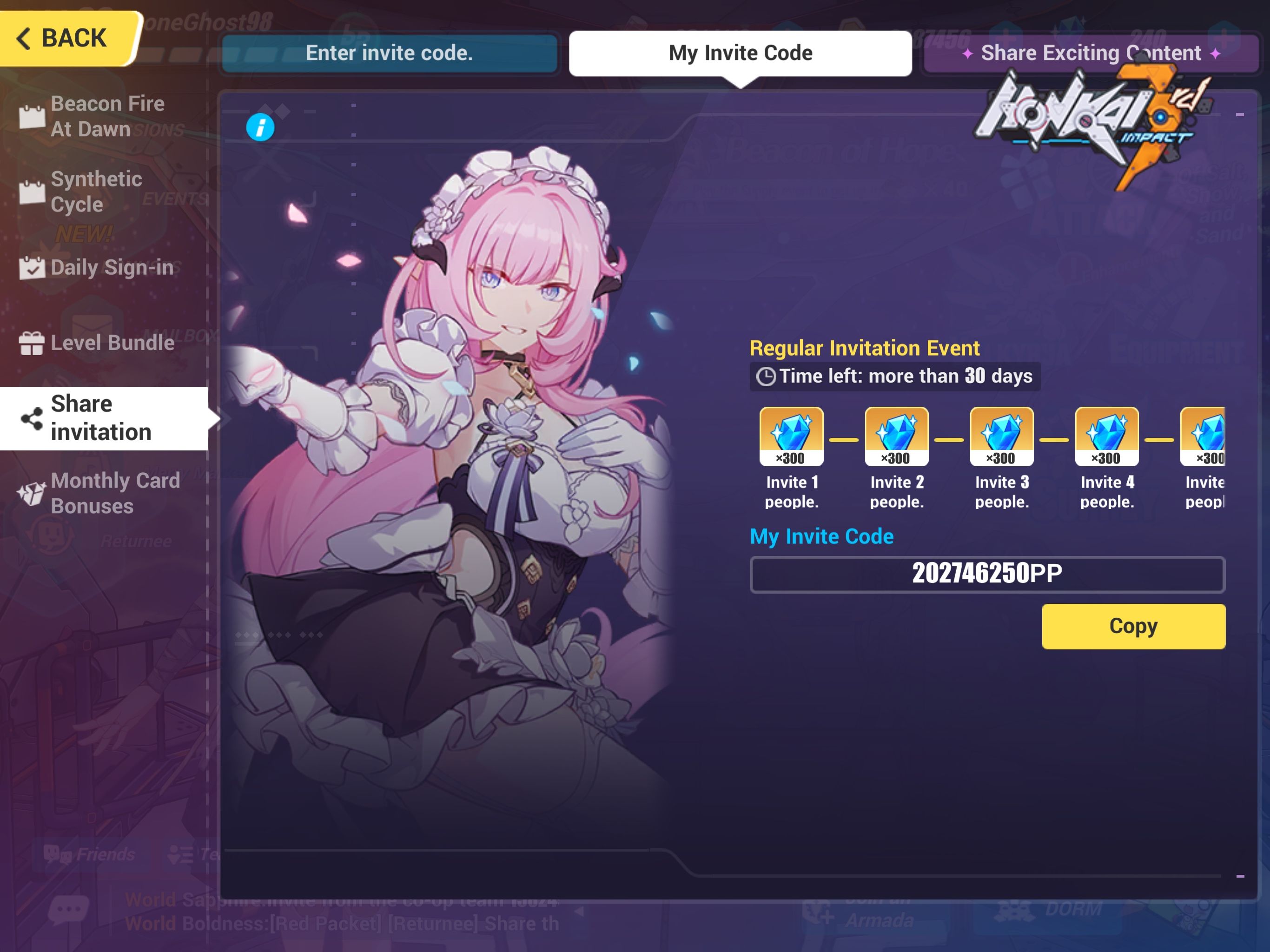Viewport: 1270px width, 952px height.
Task: Switch to the Enter invite code tab
Action: click(390, 53)
